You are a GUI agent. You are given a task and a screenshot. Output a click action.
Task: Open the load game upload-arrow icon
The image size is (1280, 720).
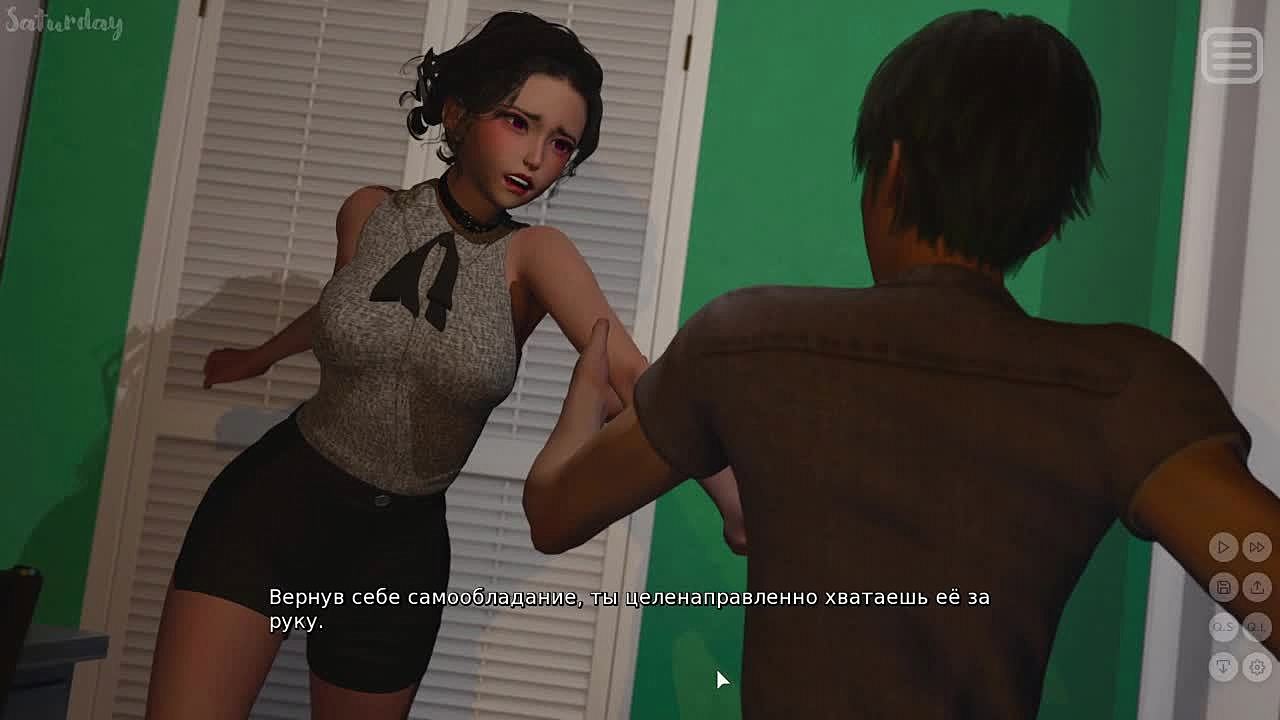tap(1257, 587)
